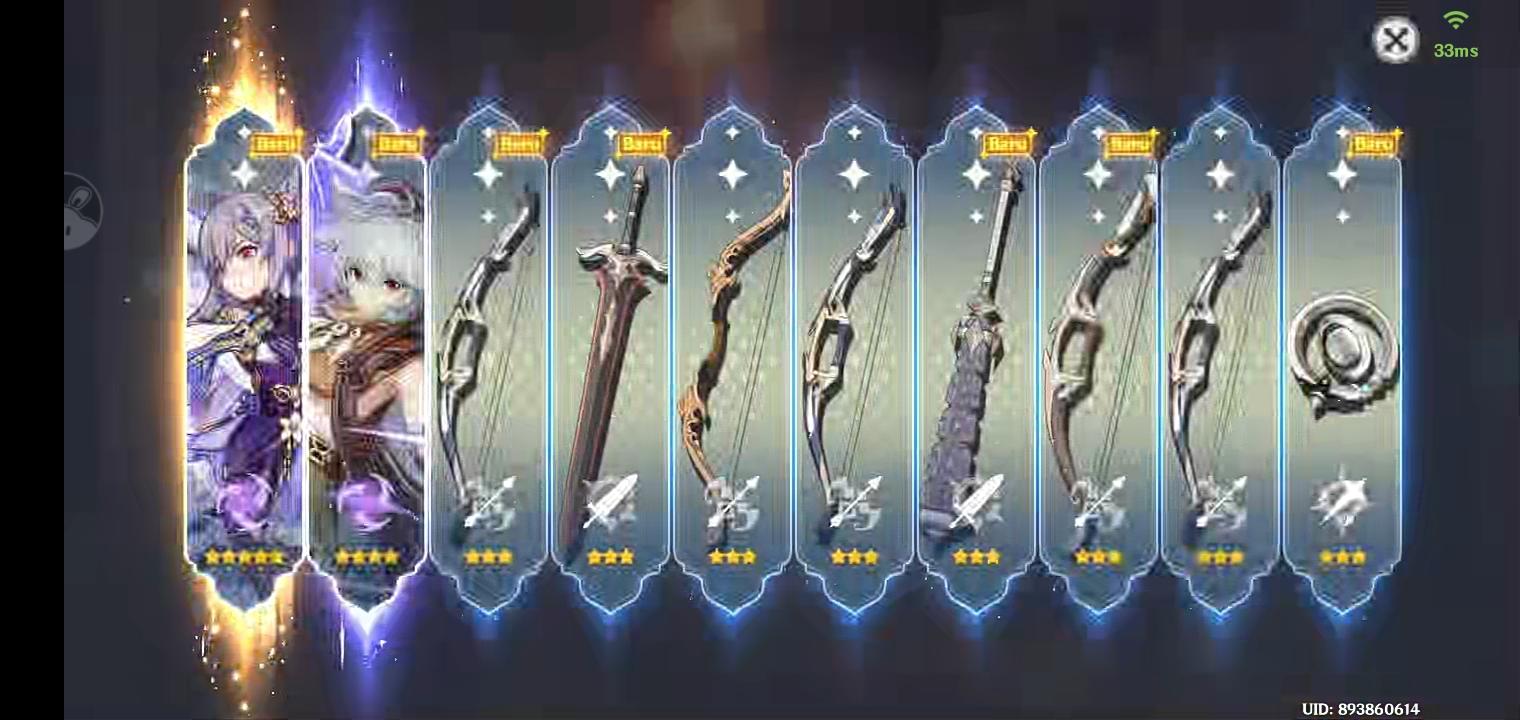Screen dimensions: 1520x720
Task: Click the bow icon on the rightmost bow card
Action: (x=1220, y=505)
